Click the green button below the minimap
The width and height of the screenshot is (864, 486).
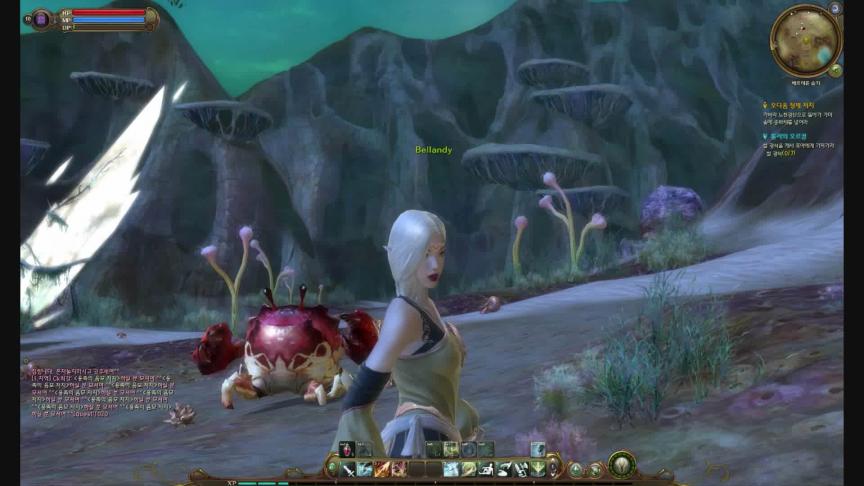(x=835, y=71)
